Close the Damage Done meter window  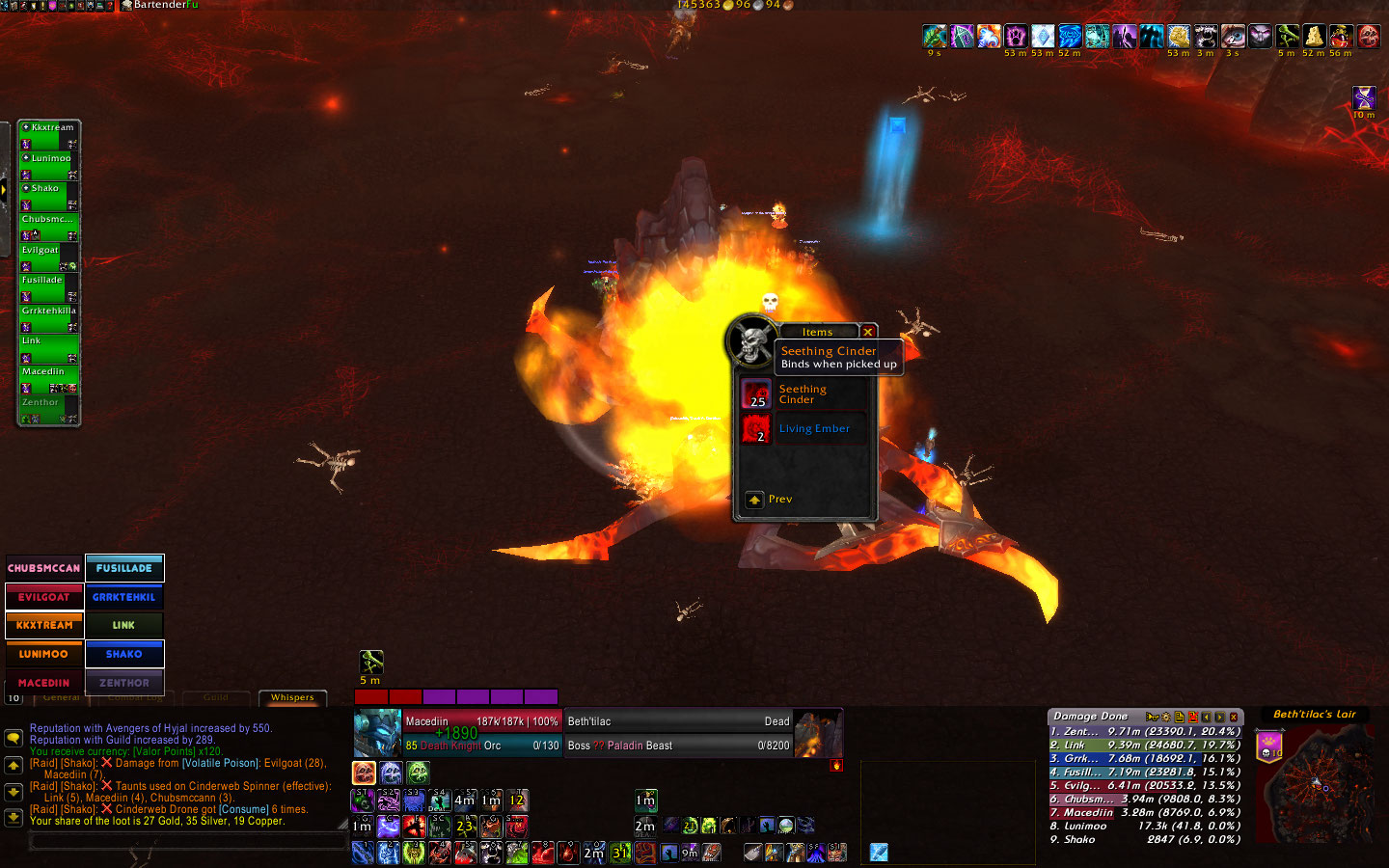(1234, 717)
